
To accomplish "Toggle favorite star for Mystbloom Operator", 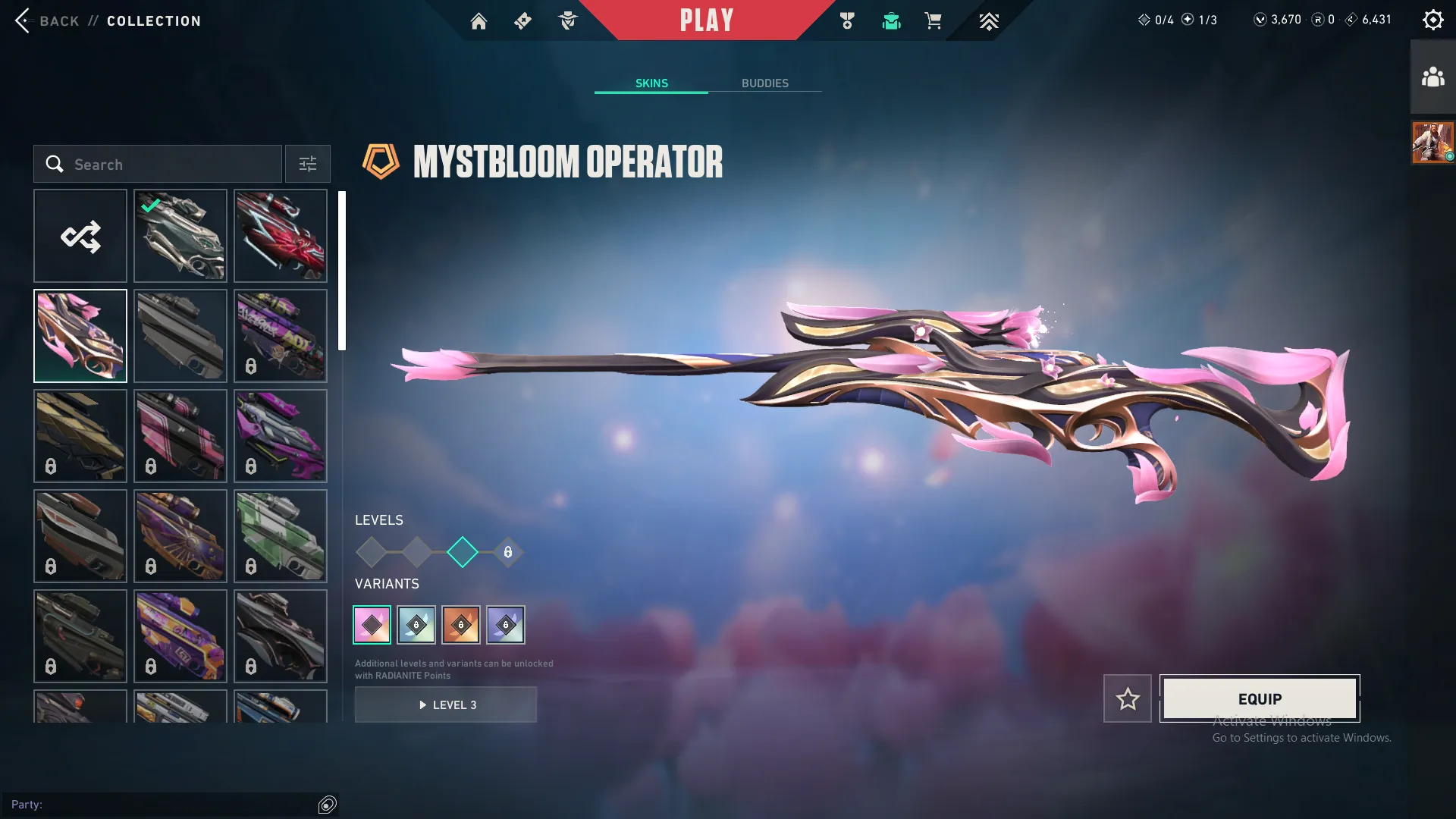I will [x=1128, y=698].
